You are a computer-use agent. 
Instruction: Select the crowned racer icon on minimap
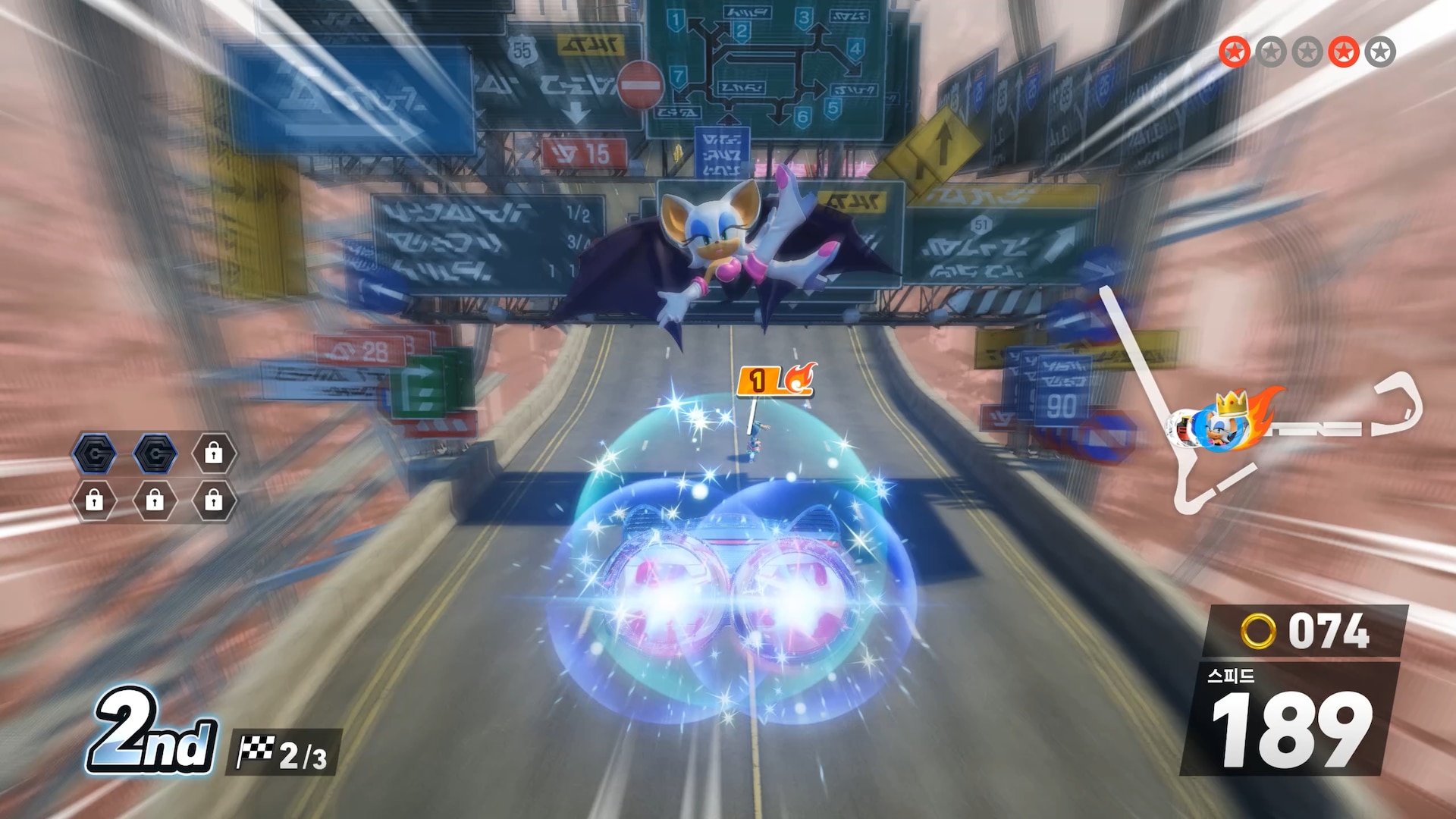point(1230,422)
